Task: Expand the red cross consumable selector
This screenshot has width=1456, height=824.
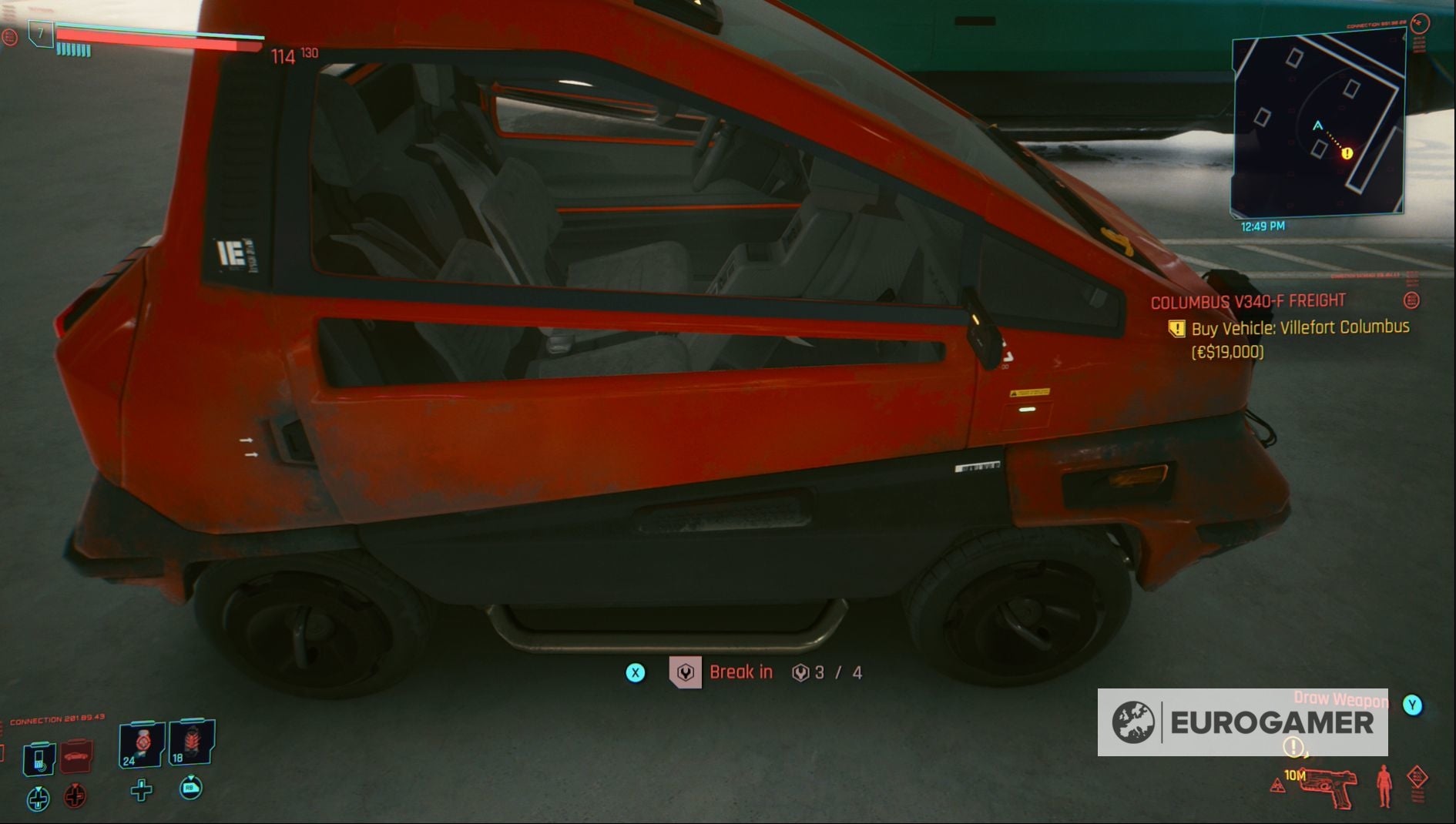Action: click(74, 797)
